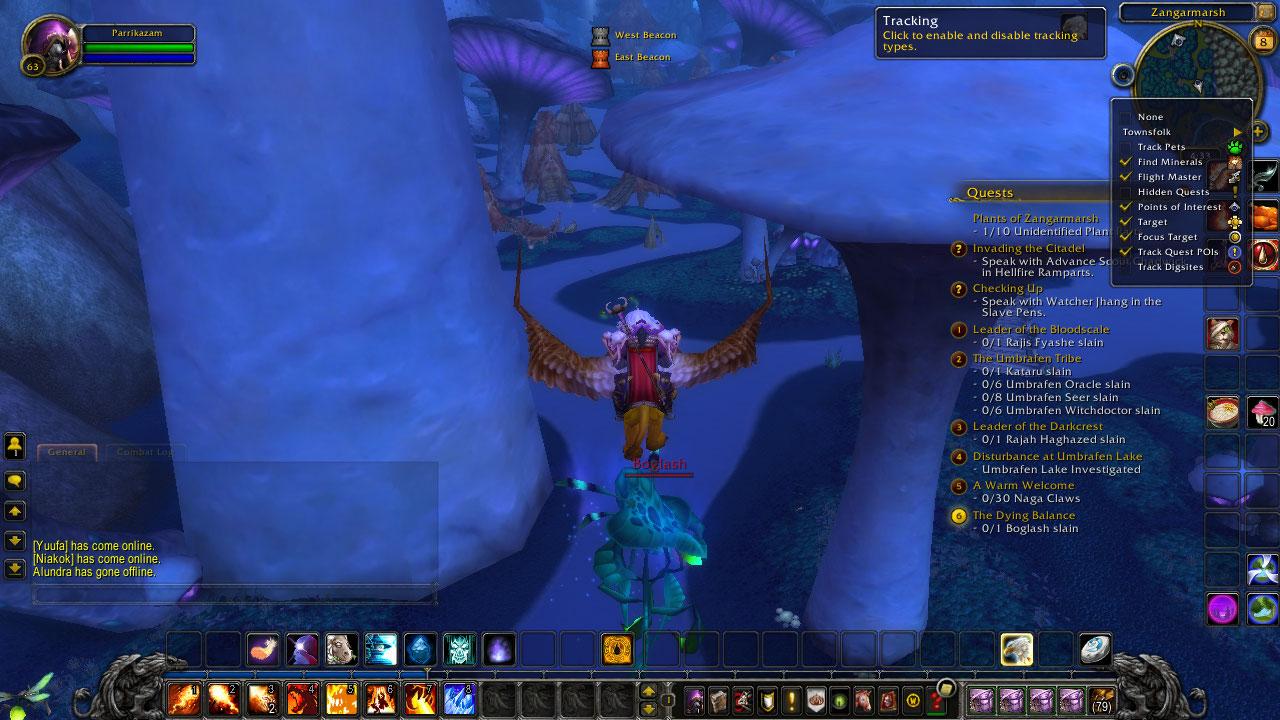Enable Track Pets in tracking menu
The image size is (1280, 720).
[x=1160, y=147]
